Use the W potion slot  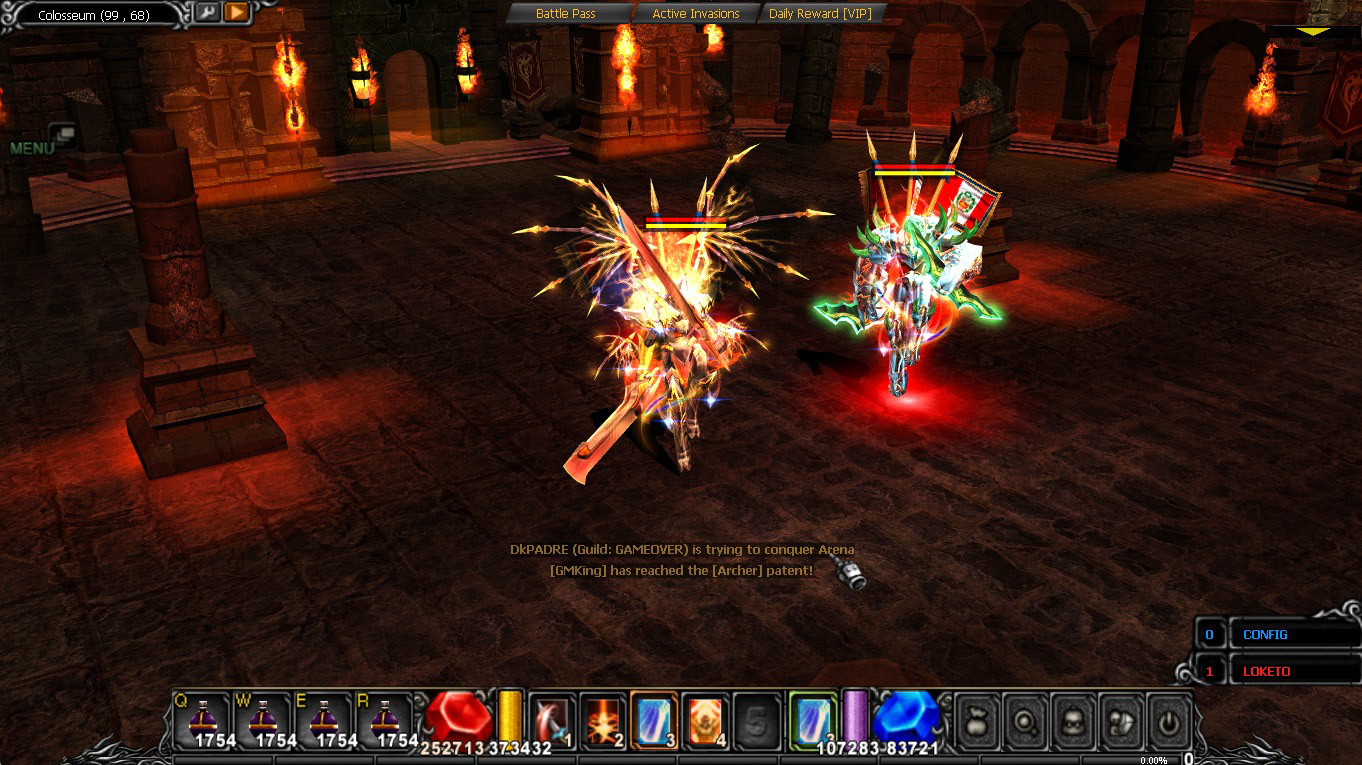click(x=264, y=719)
